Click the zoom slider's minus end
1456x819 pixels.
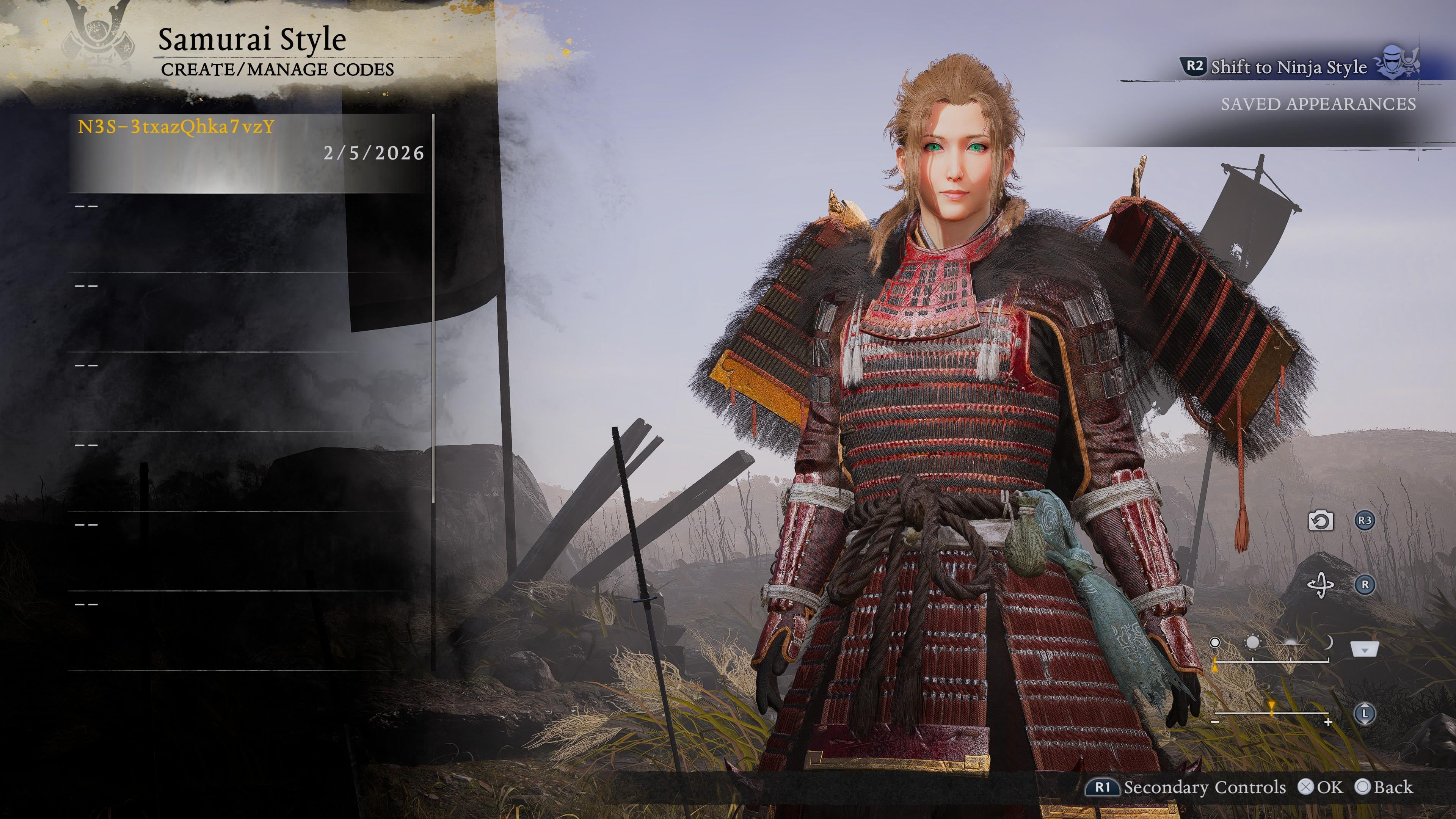1216,722
